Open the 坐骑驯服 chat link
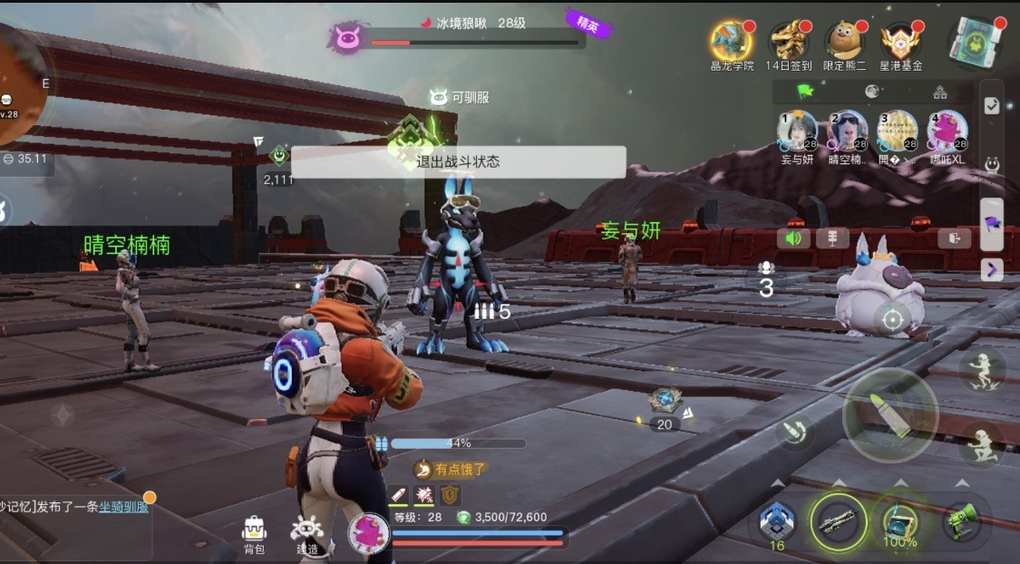 pos(123,507)
